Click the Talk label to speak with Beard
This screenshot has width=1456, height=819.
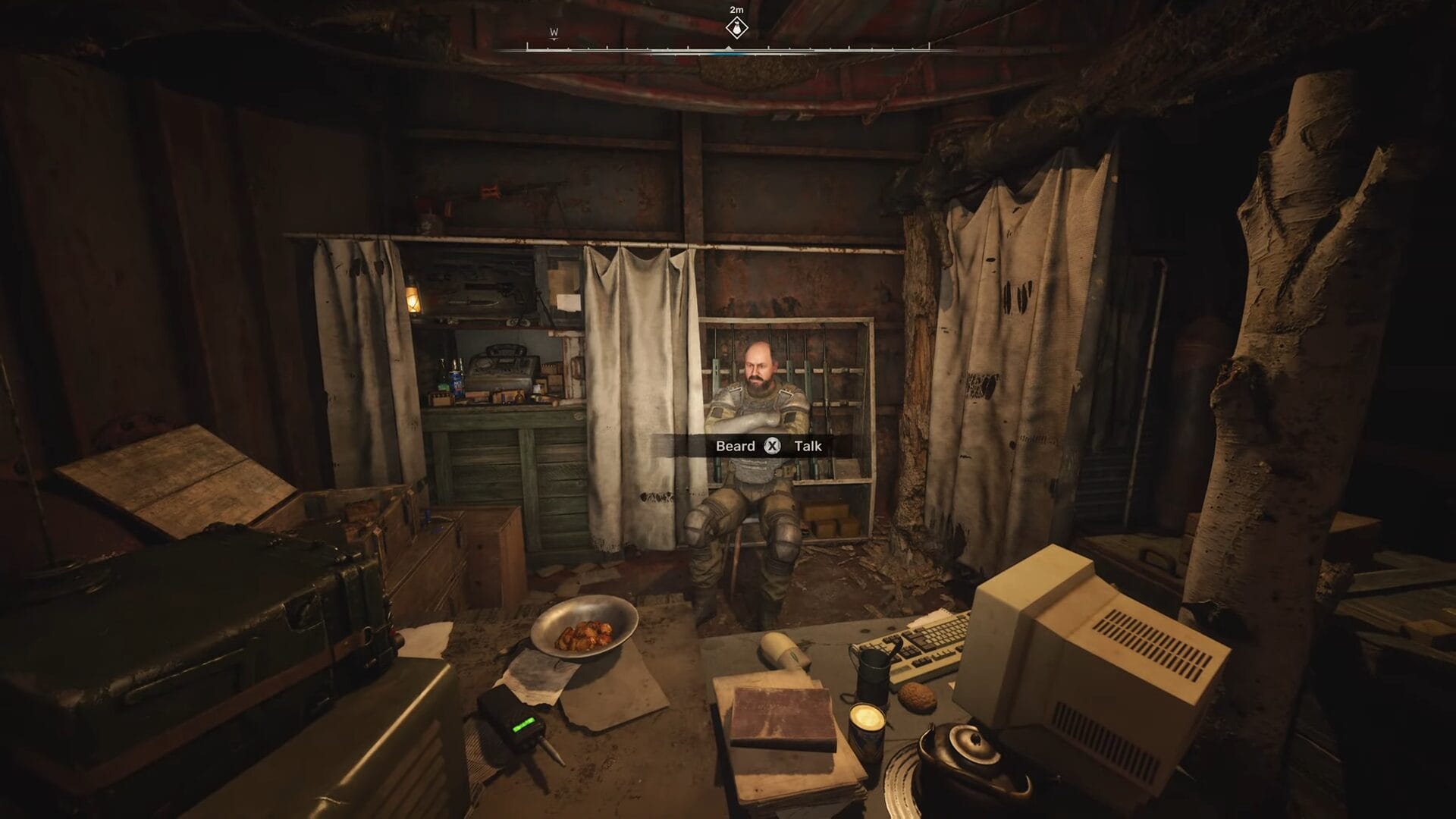[x=808, y=446]
